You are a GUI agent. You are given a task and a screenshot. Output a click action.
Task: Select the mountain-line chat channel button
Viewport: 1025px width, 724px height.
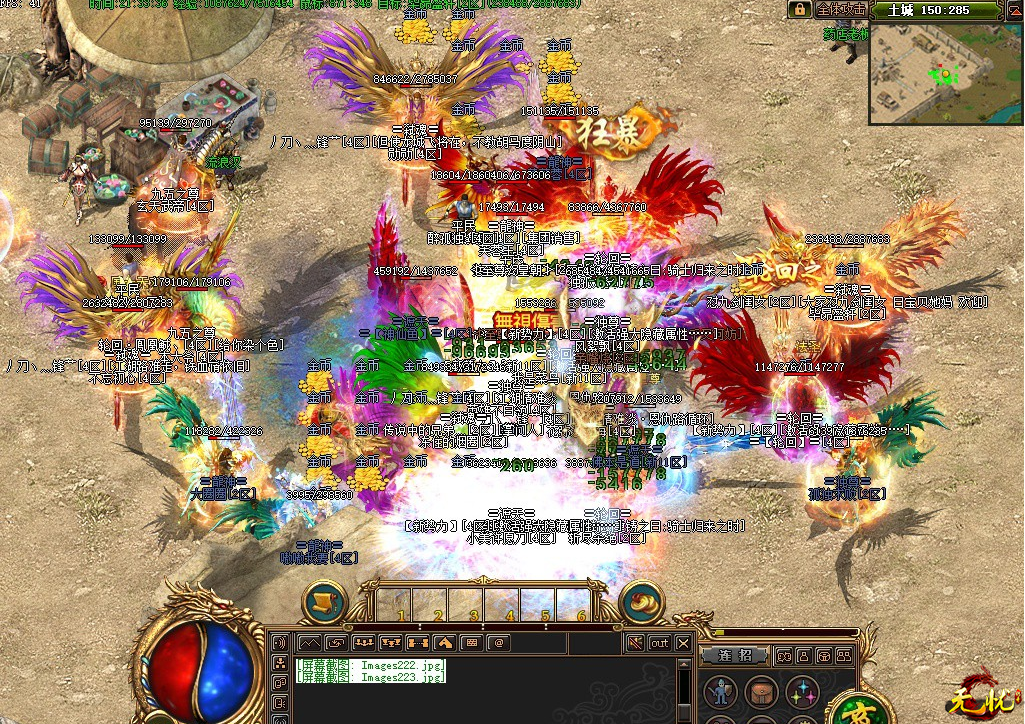click(309, 643)
